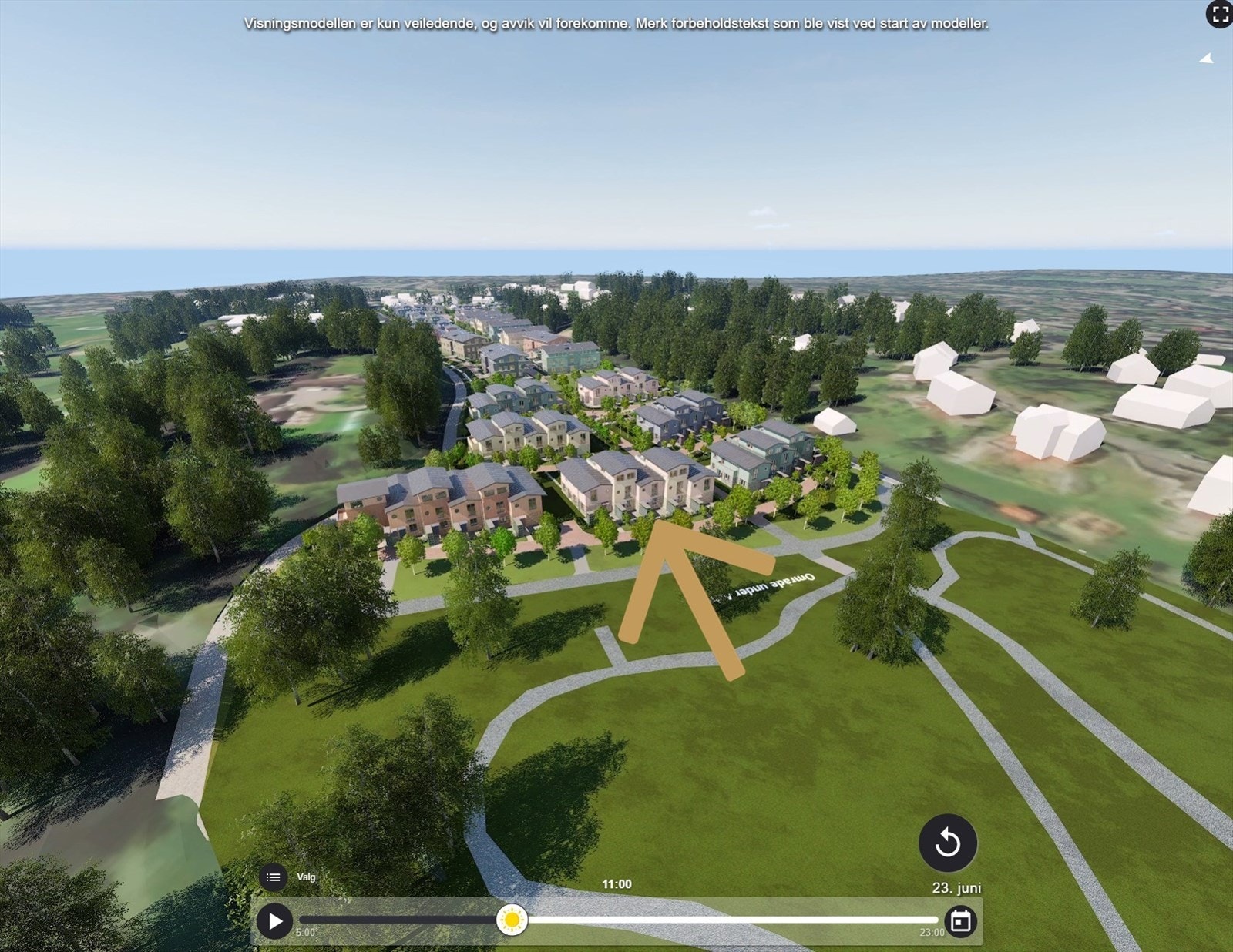Reset the camera view with the circular arrow

[948, 843]
